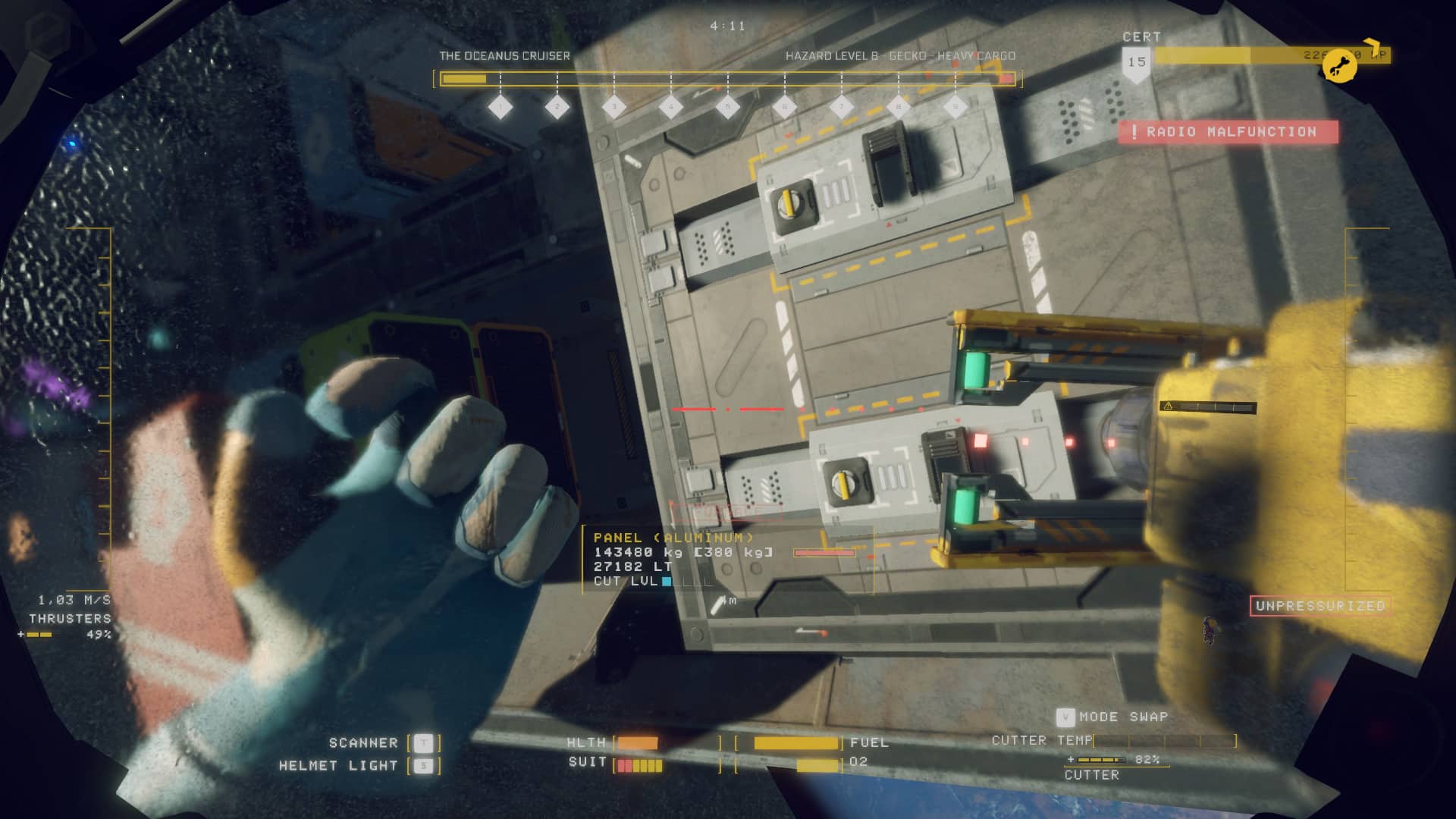Select The Oceanus Cruiser title label
The width and height of the screenshot is (1456, 819).
[x=503, y=55]
